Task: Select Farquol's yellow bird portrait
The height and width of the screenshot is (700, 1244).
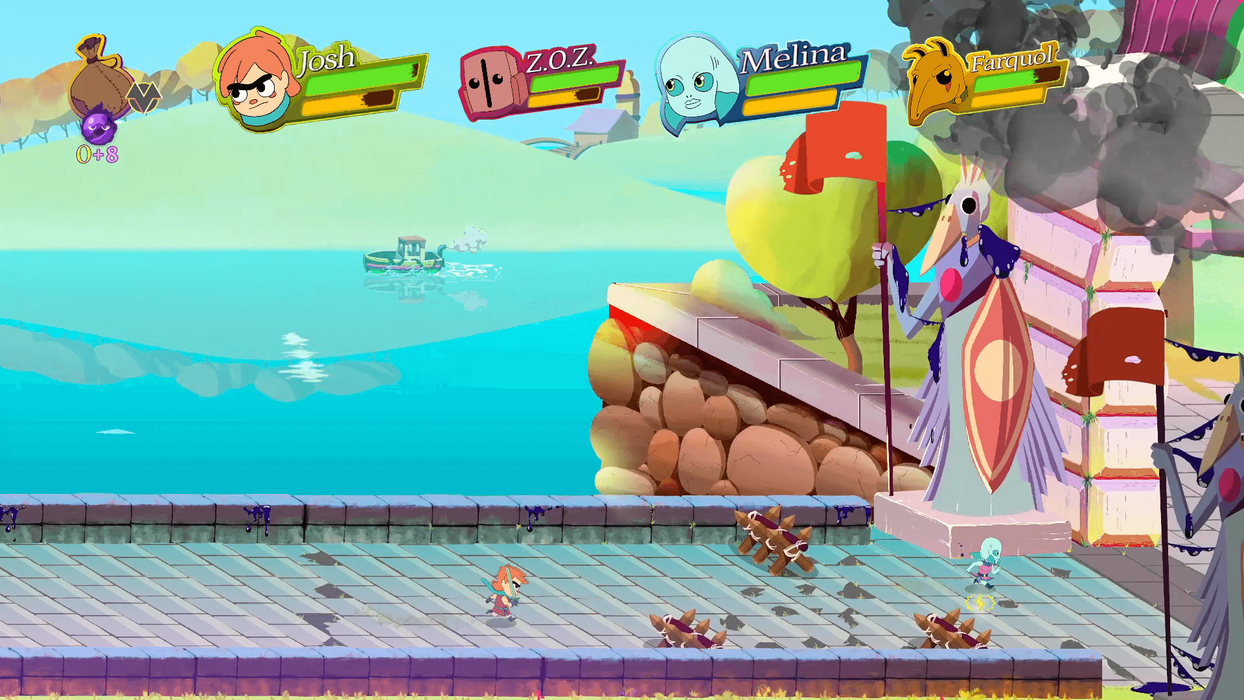Action: click(x=936, y=80)
